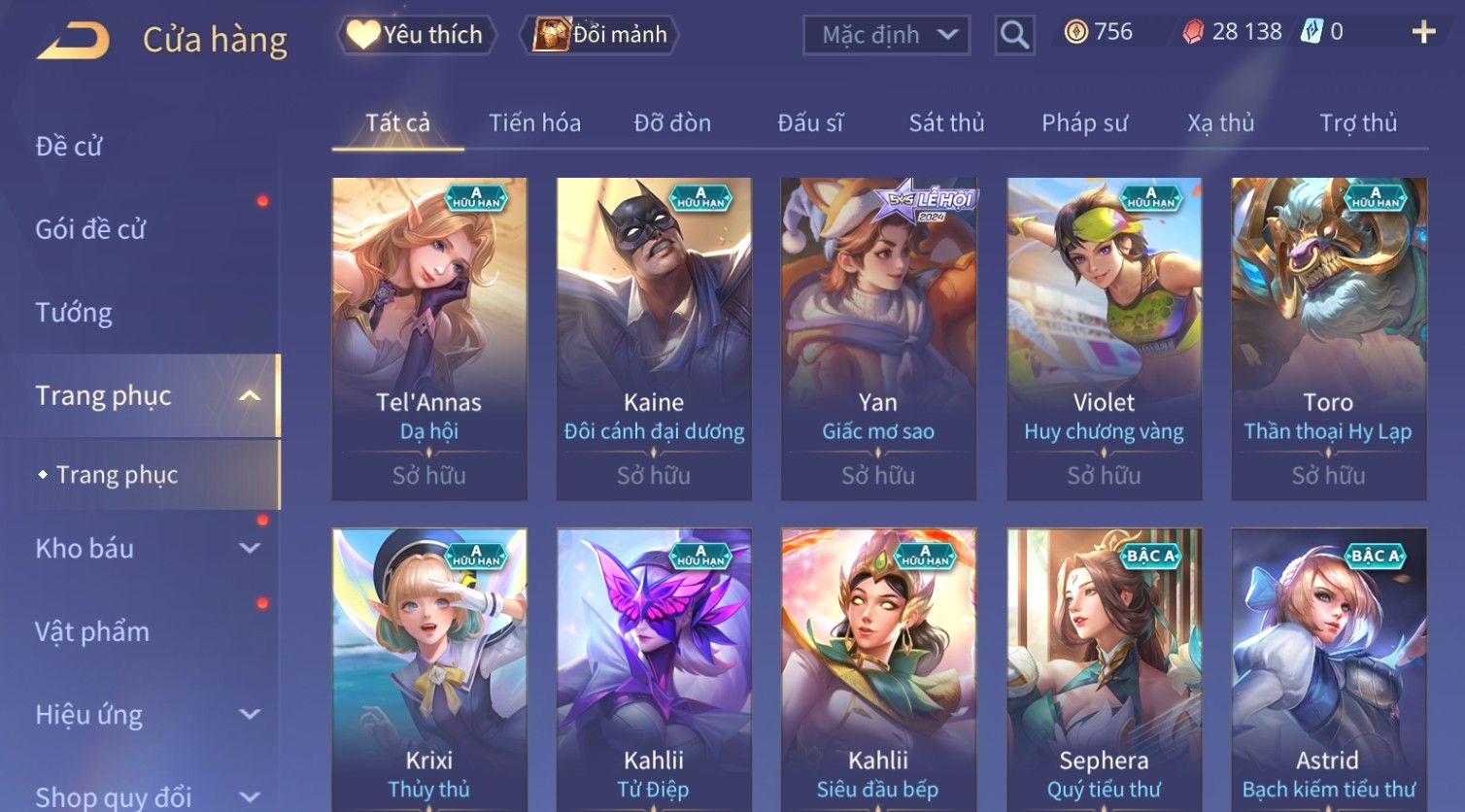Image resolution: width=1465 pixels, height=812 pixels.
Task: Open the Vật phẩm section
Action: (x=92, y=631)
